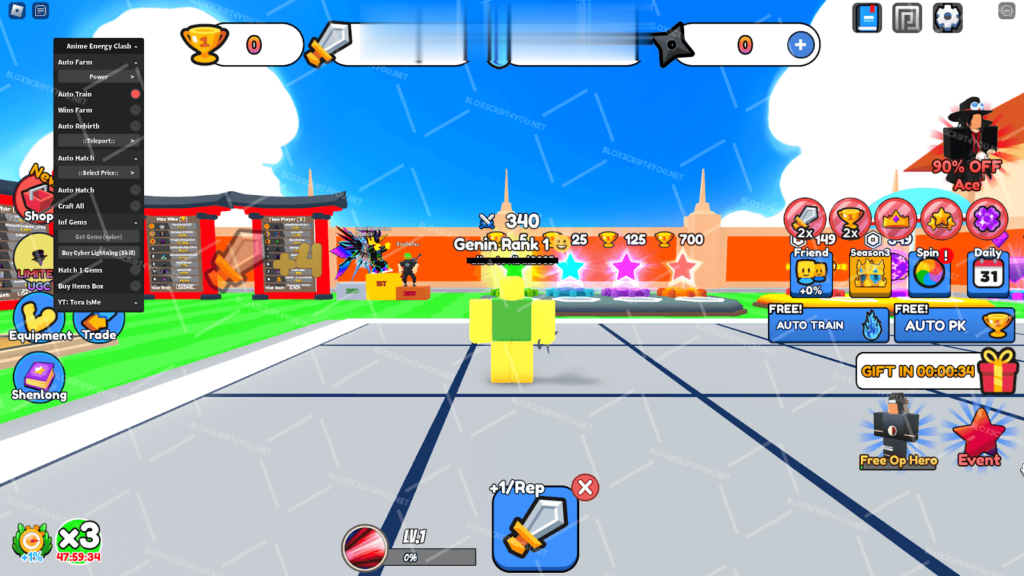Open the Friend boost icon
The width and height of the screenshot is (1024, 576).
click(811, 270)
